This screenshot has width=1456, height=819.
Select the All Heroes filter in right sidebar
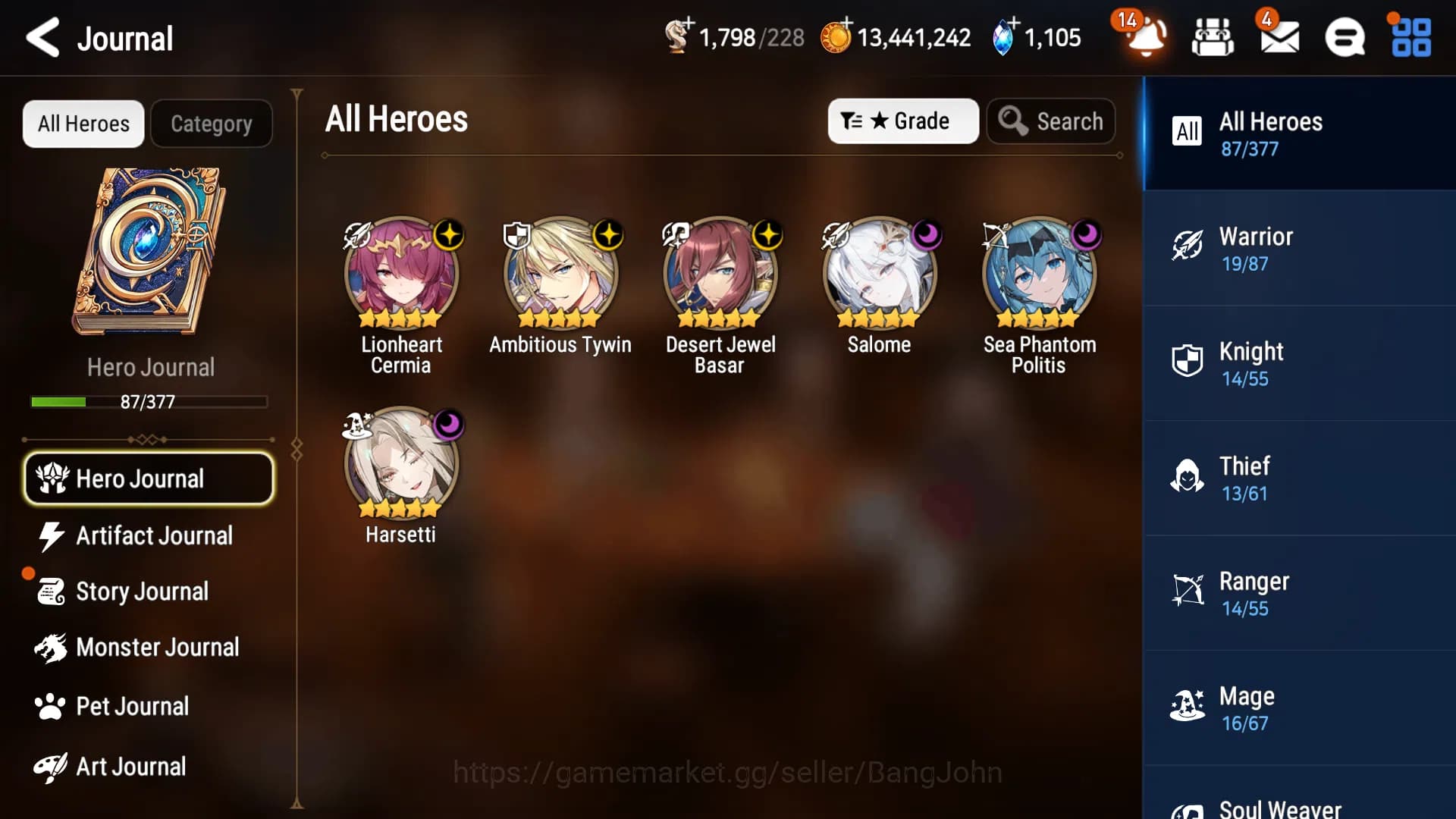1289,133
